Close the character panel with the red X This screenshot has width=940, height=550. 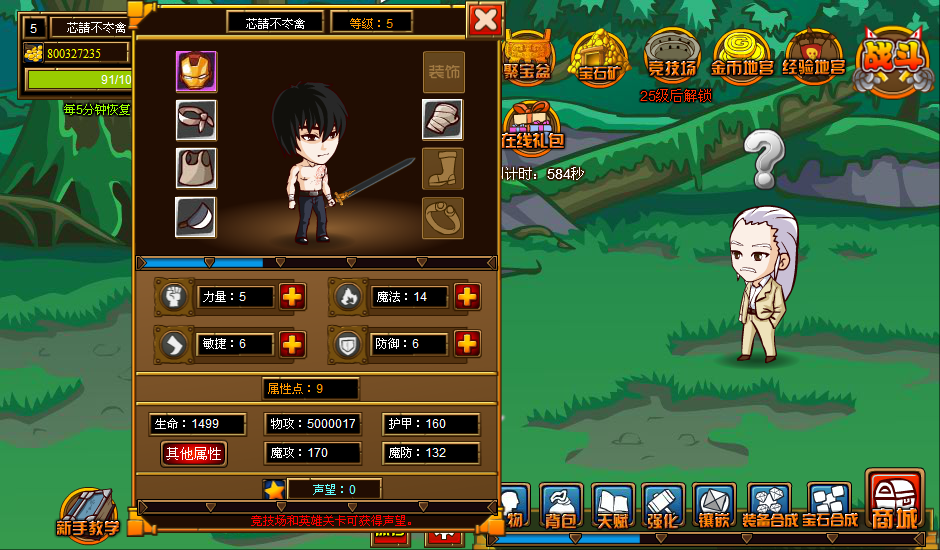485,20
